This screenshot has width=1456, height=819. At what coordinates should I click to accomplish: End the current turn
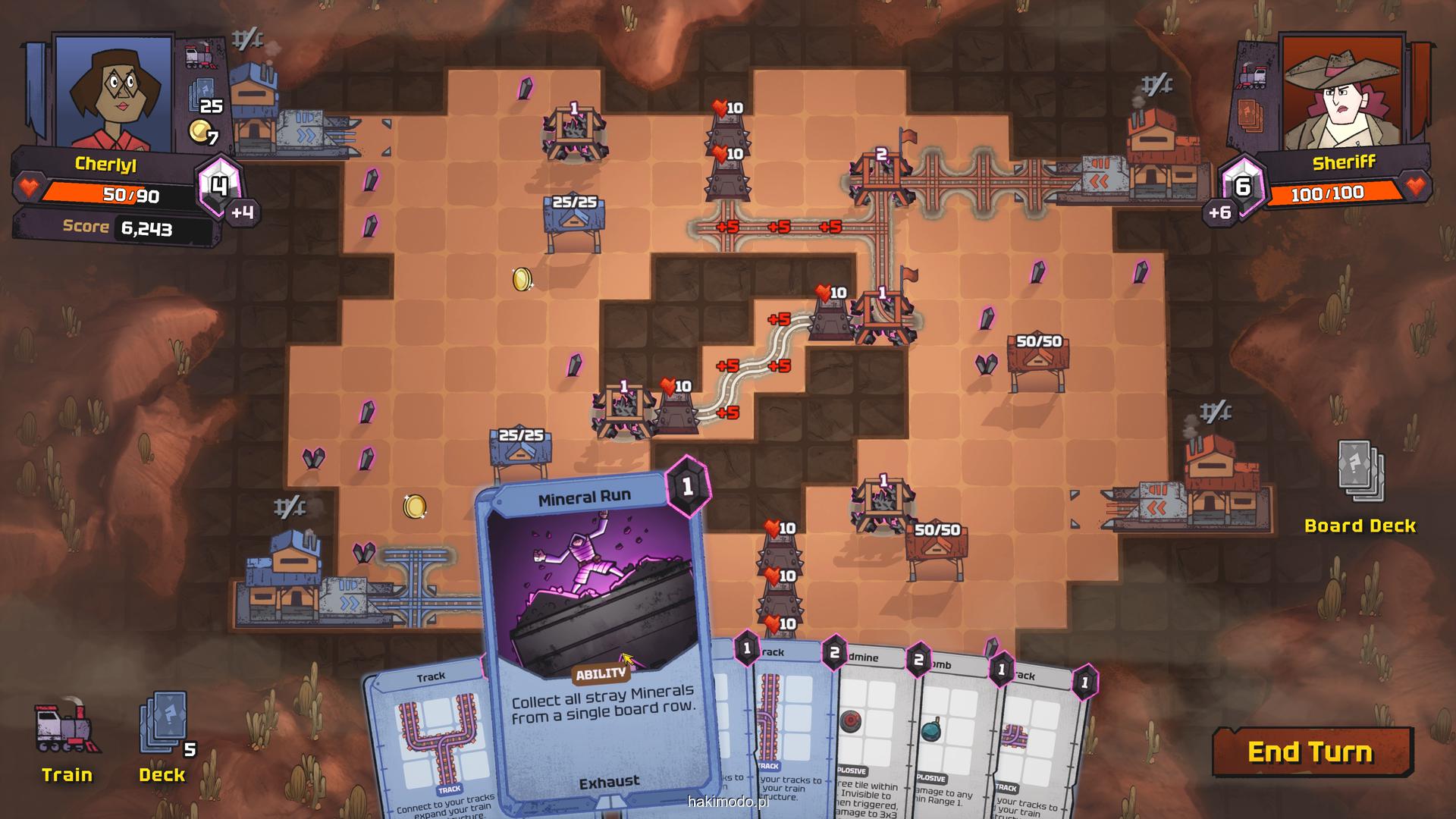click(1311, 752)
